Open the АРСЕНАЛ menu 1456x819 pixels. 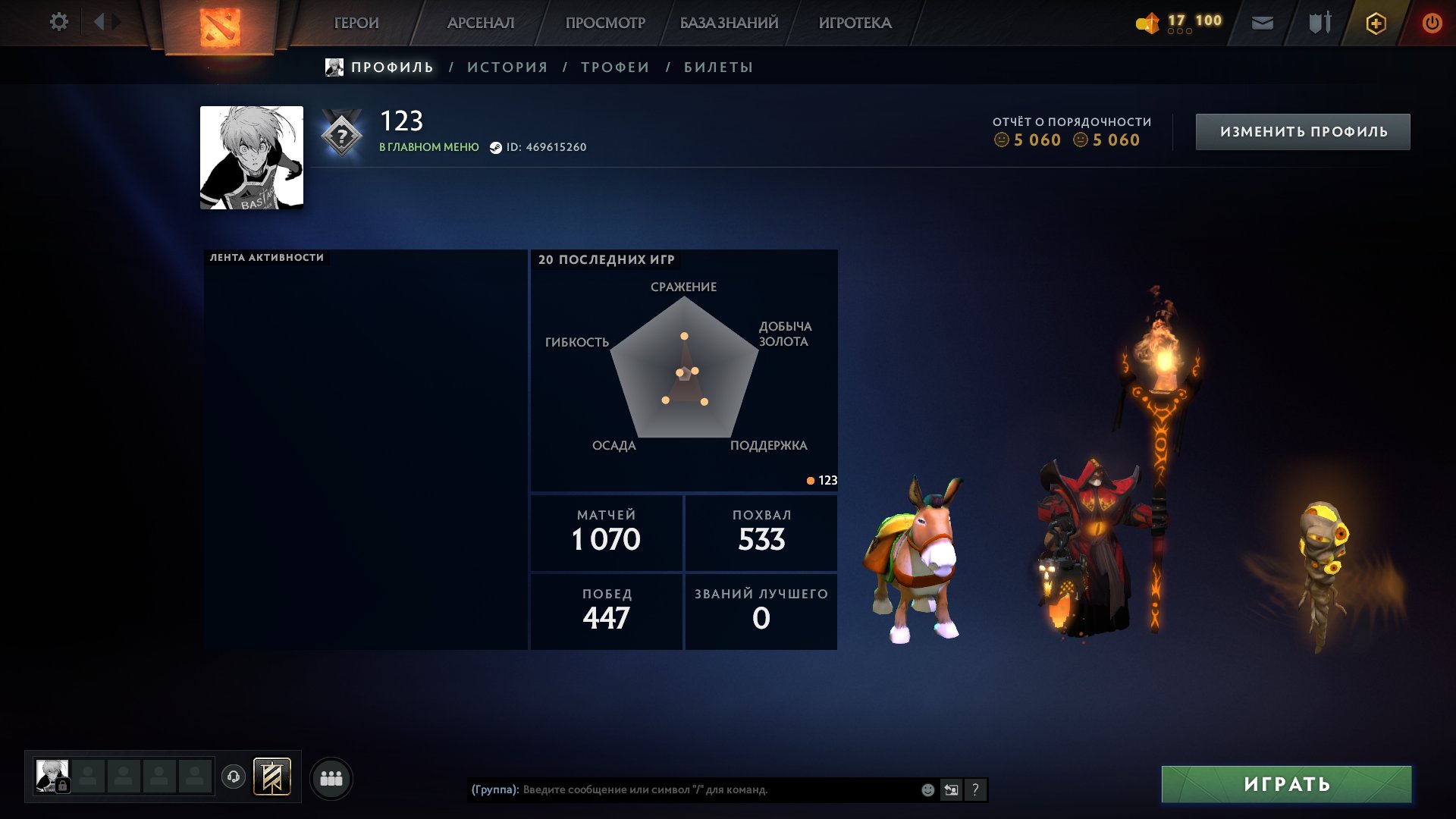(481, 24)
